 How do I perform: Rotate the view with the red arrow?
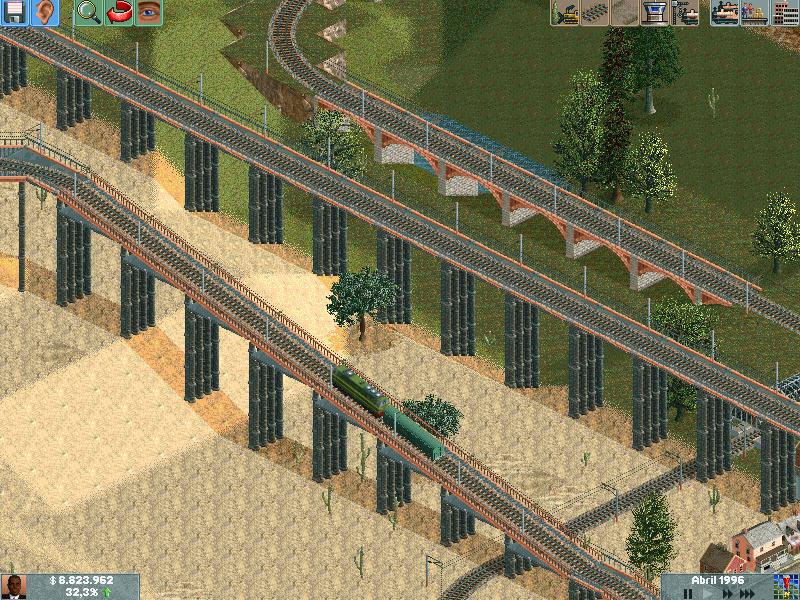point(119,13)
